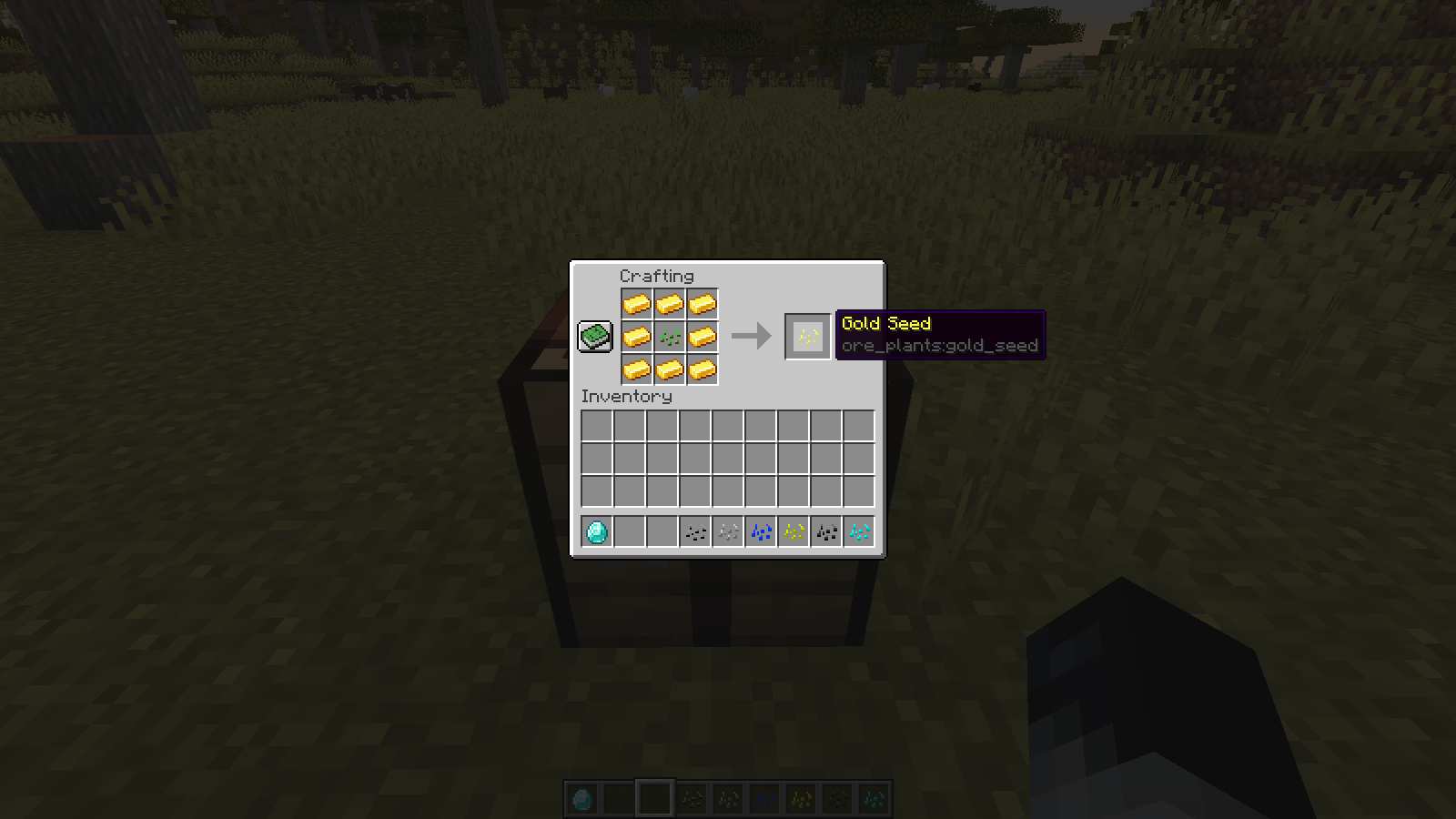The width and height of the screenshot is (1456, 819).
Task: Click the gold ingot in the top-left crafting slot
Action: coord(638,305)
